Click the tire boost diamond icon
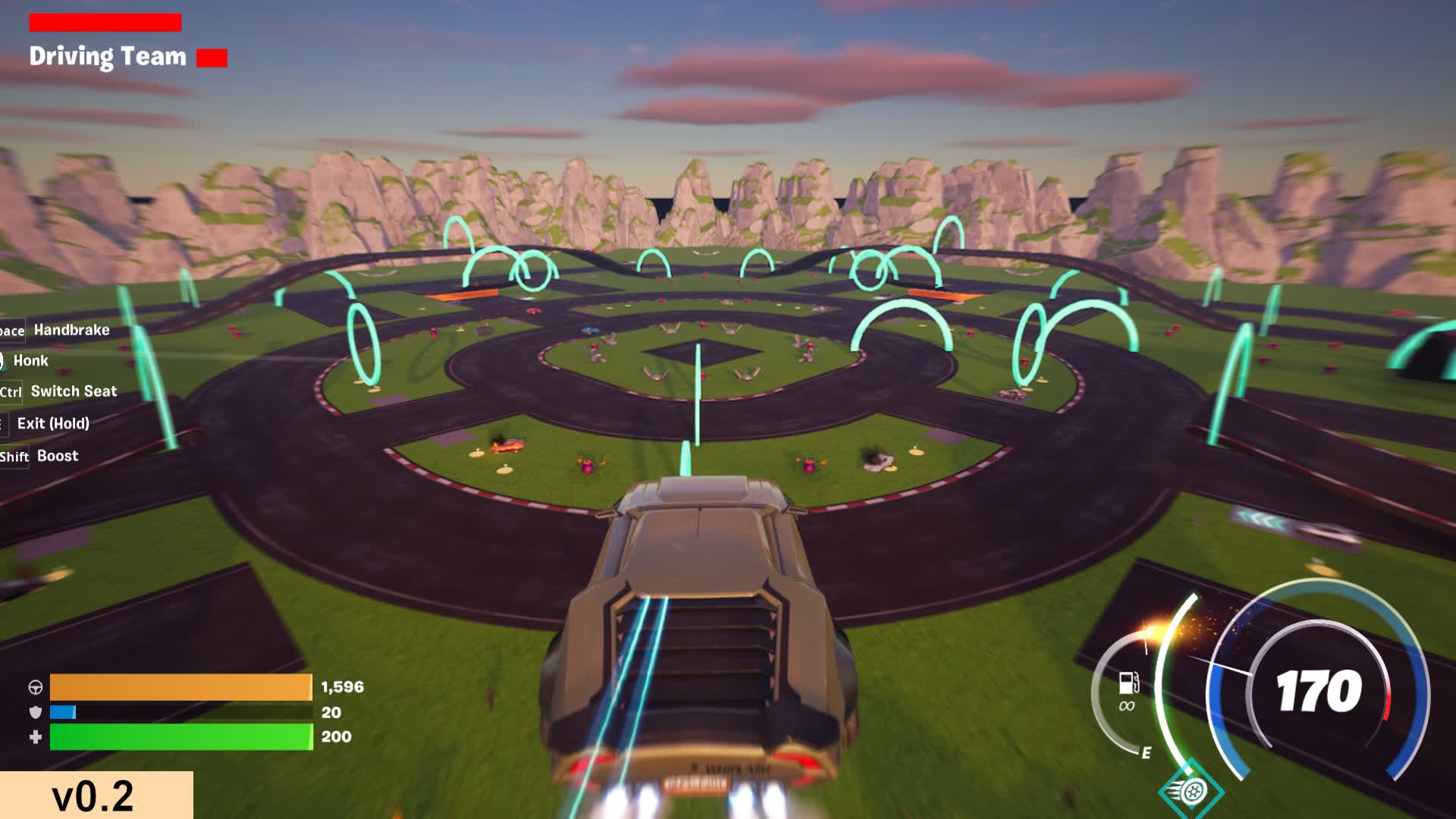This screenshot has width=1456, height=819. [1191, 790]
